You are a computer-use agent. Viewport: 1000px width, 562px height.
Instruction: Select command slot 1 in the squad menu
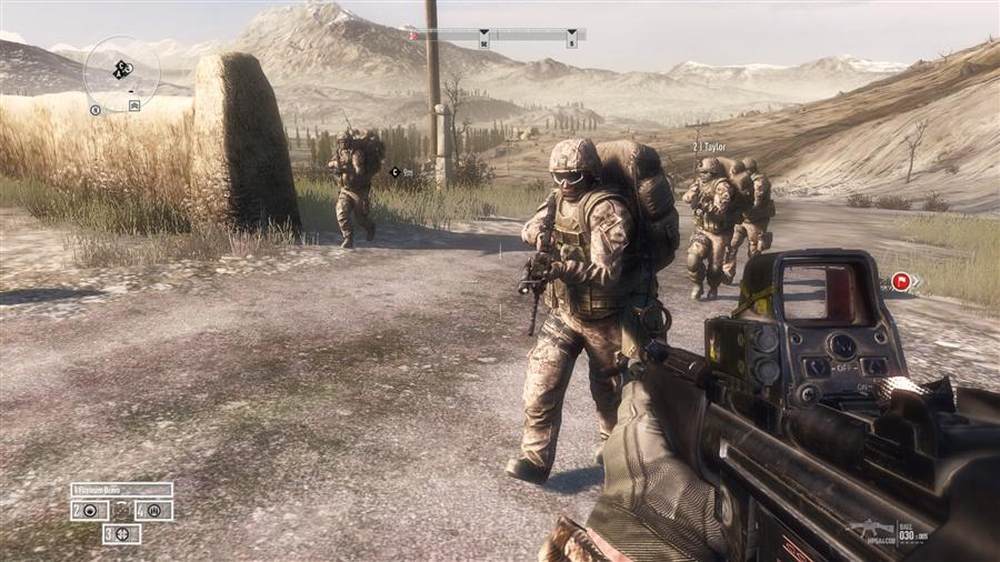coord(121,490)
